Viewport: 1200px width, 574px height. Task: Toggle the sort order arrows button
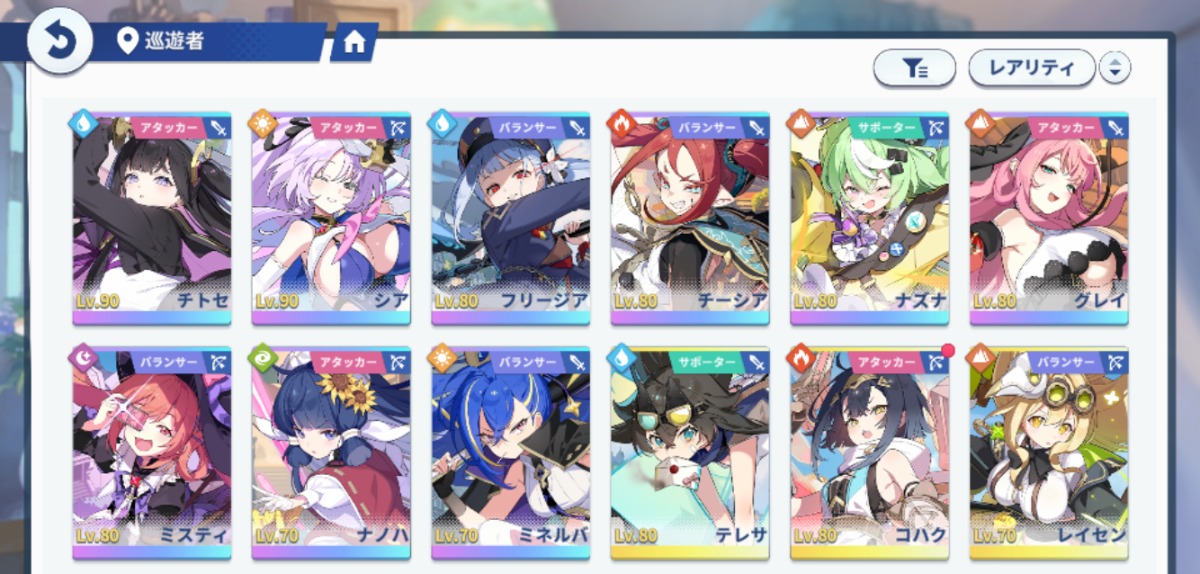coord(1115,68)
